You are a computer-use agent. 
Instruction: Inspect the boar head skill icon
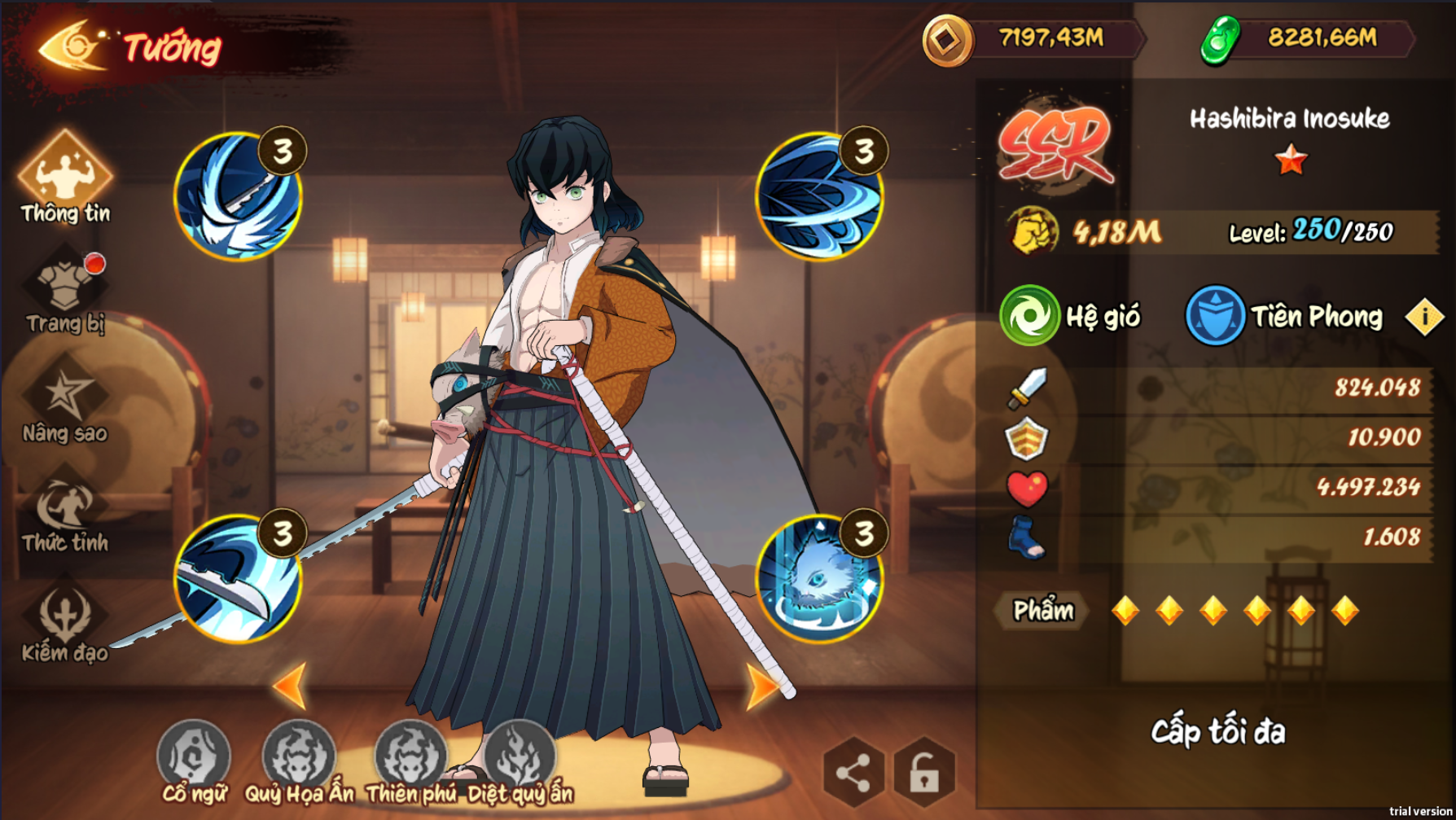(x=819, y=578)
